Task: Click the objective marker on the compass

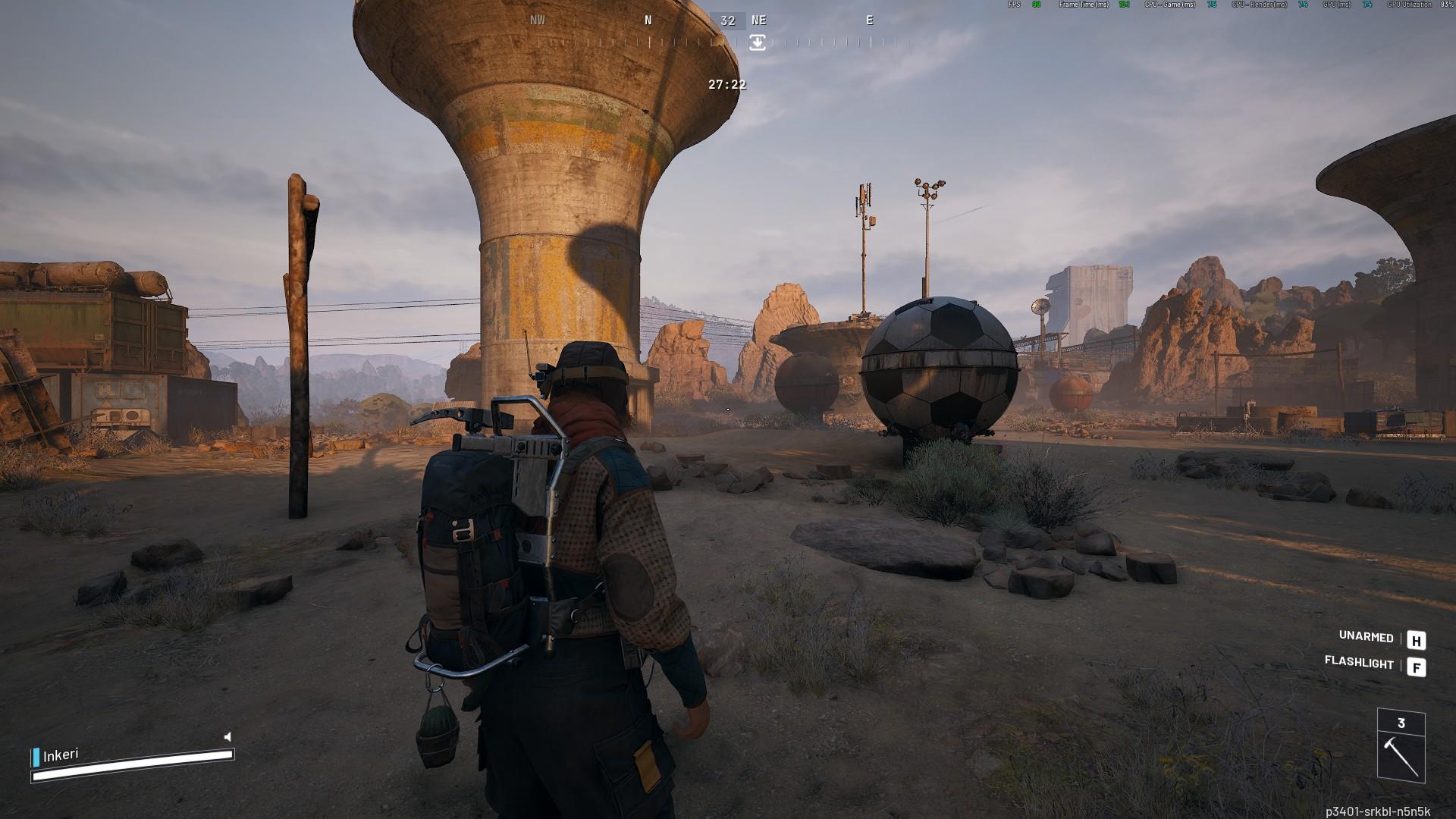Action: [758, 42]
